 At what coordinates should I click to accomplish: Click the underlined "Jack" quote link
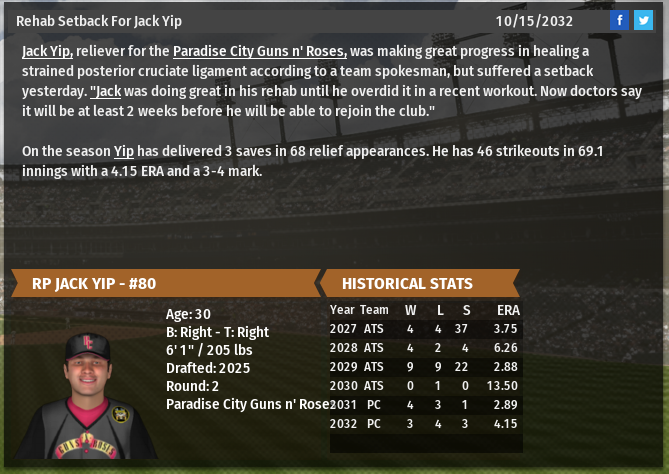107,89
